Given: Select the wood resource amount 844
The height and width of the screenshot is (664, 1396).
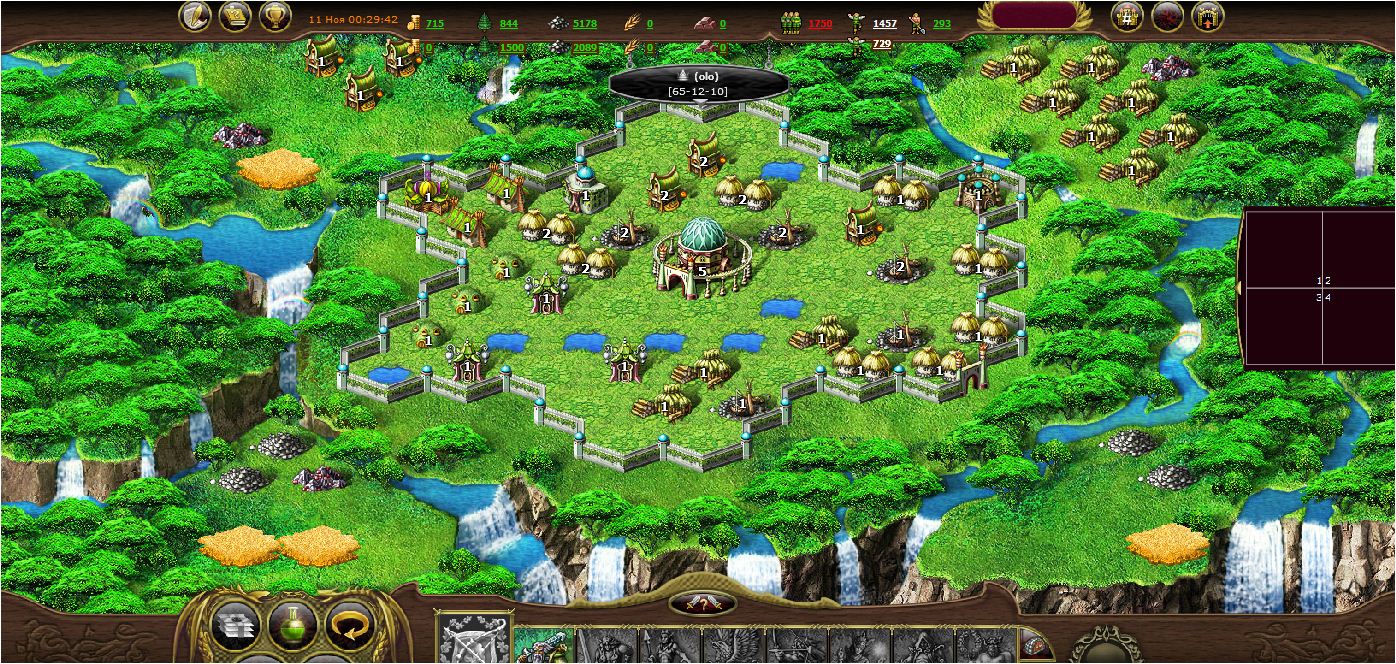Looking at the screenshot, I should [x=508, y=23].
